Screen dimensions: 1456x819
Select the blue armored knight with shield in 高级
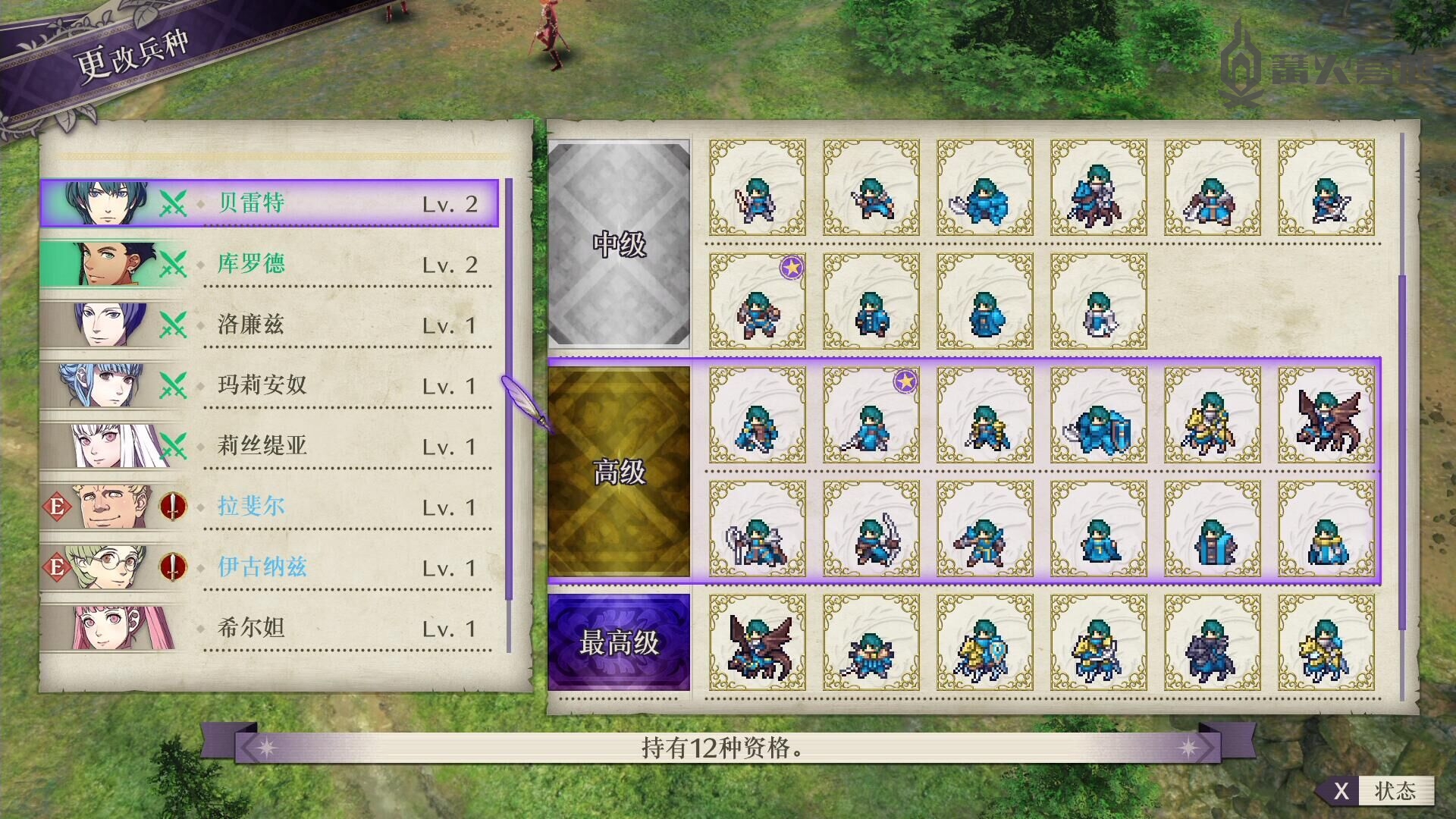(x=1098, y=416)
